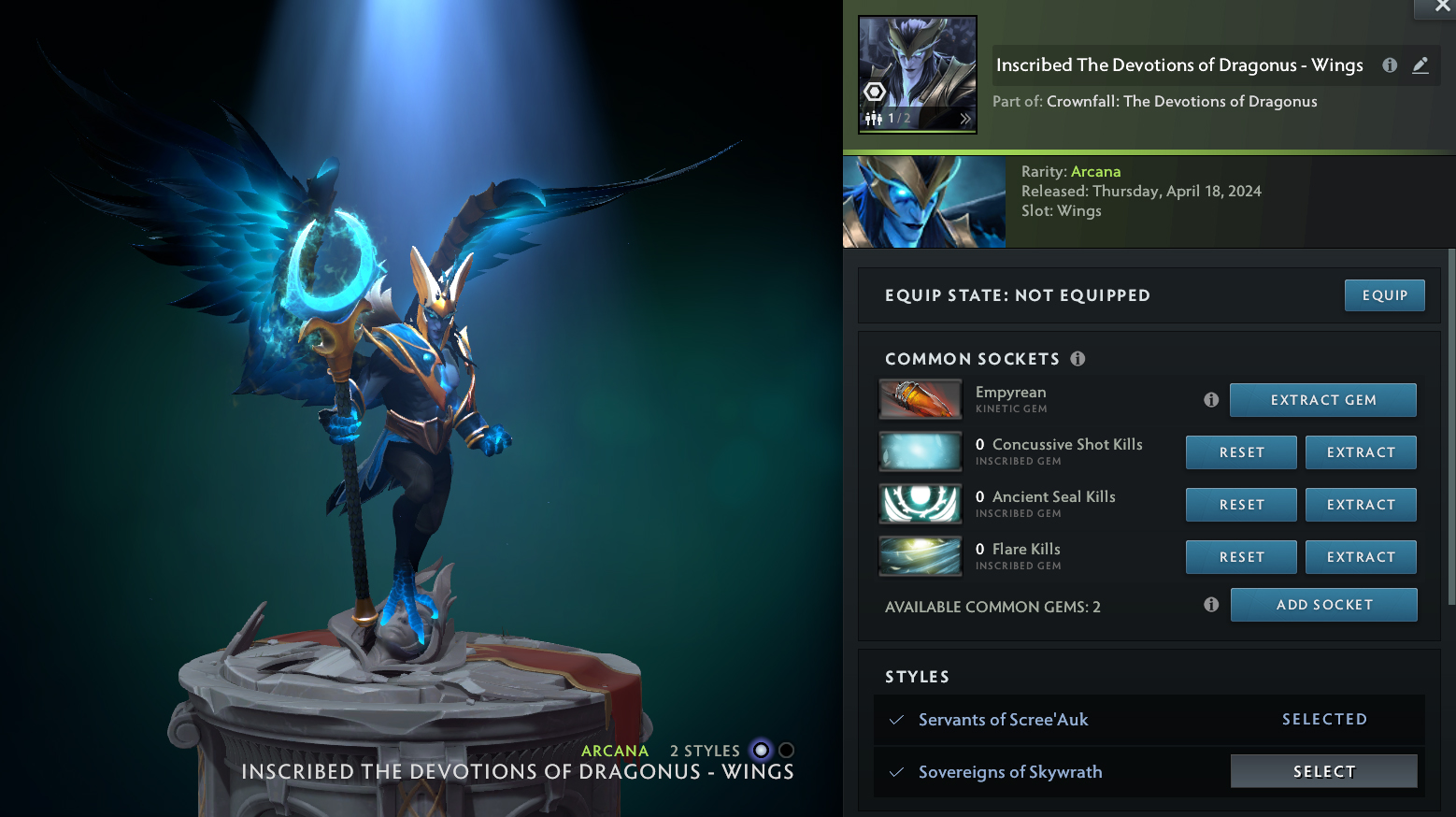Switch to the second style dot
Image resolution: width=1456 pixels, height=817 pixels.
coord(786,751)
